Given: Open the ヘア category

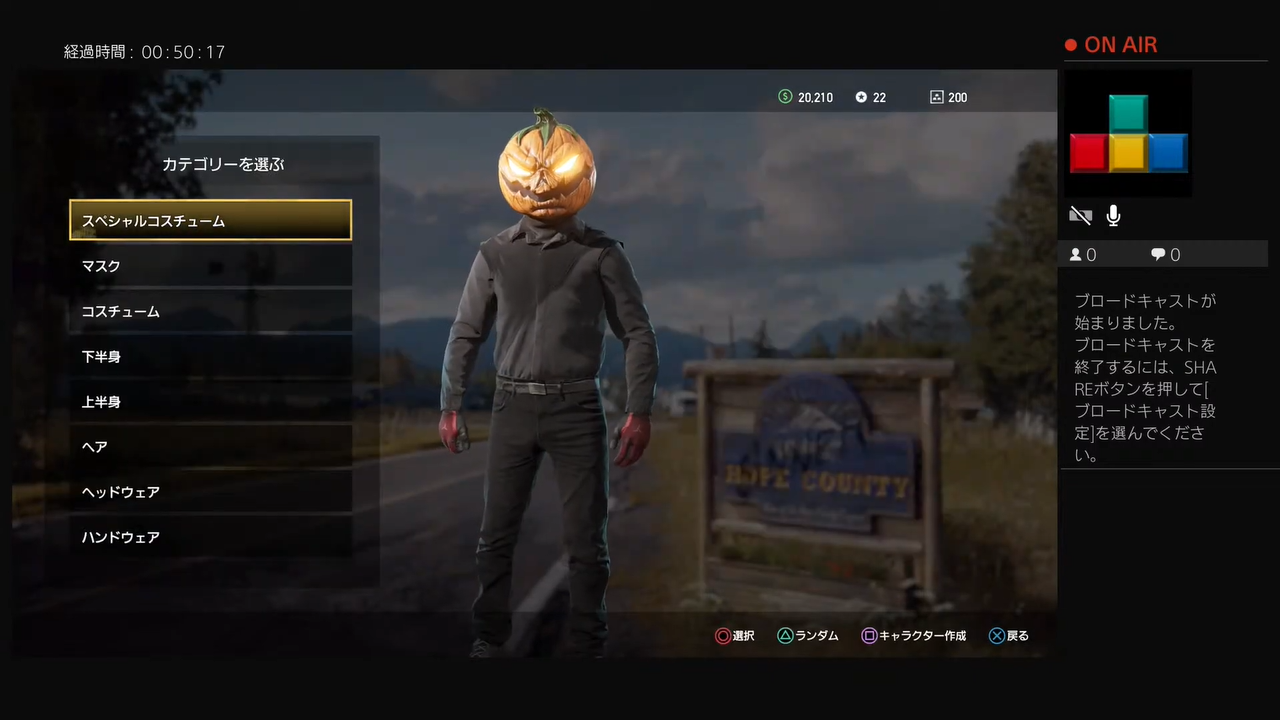Looking at the screenshot, I should [210, 447].
